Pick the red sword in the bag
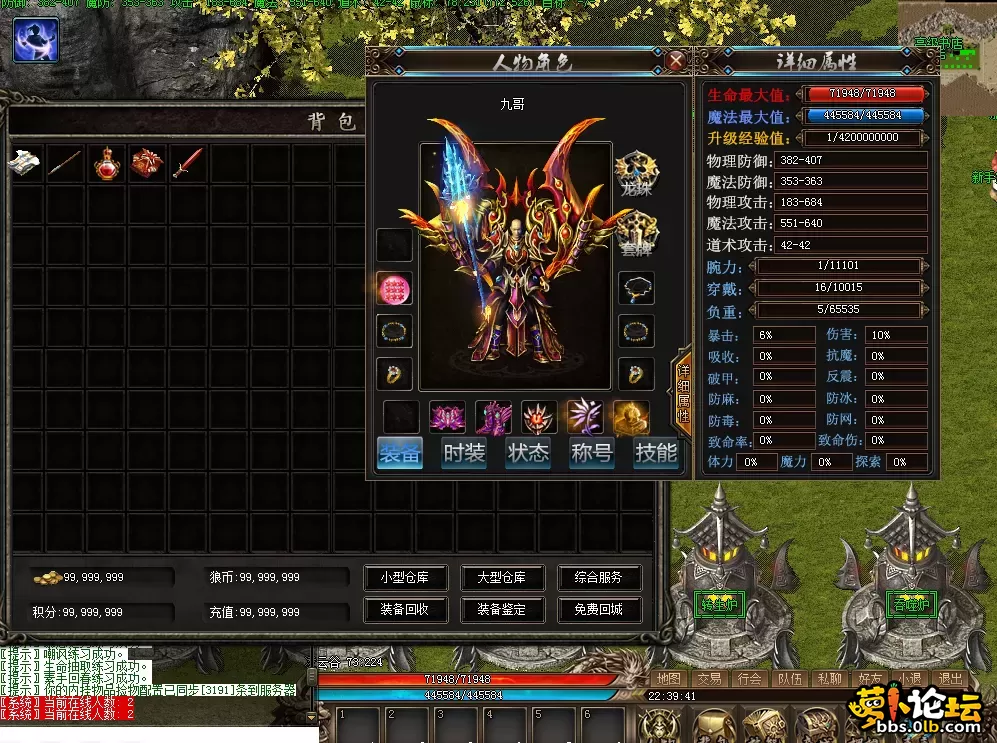The height and width of the screenshot is (743, 997). coord(187,164)
